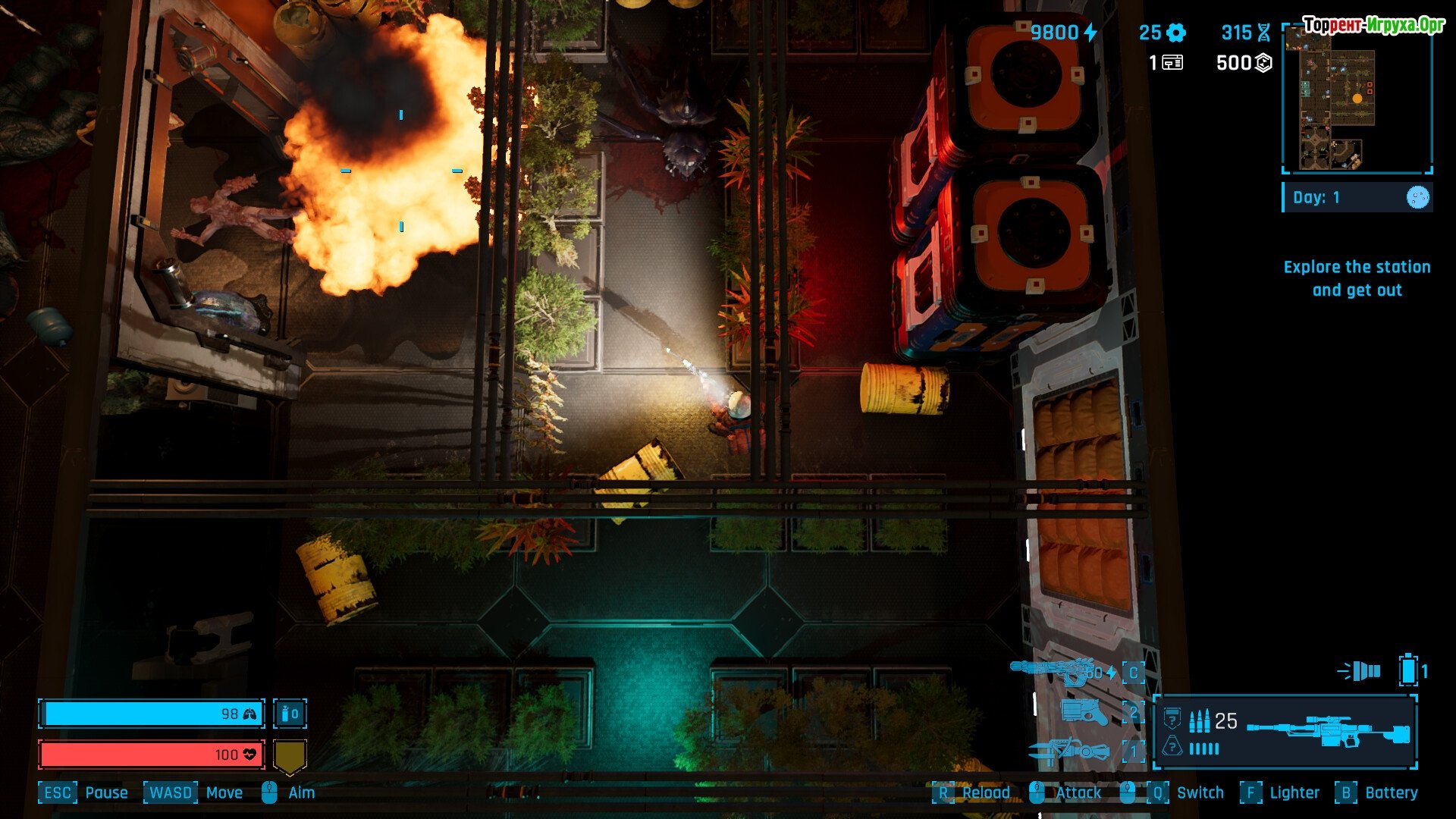Image resolution: width=1456 pixels, height=819 pixels.
Task: Click the oxygen canister slot
Action: click(x=290, y=714)
